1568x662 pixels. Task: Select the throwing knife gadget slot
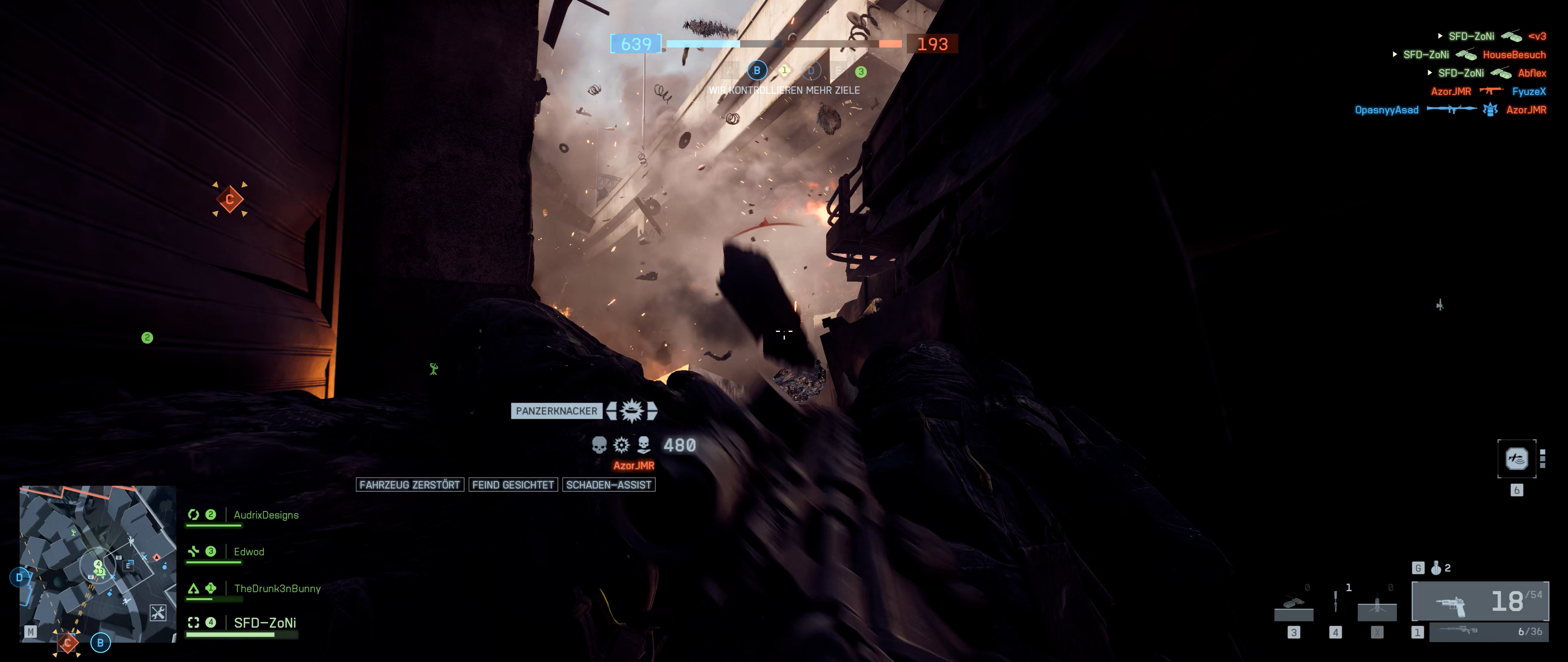(x=1336, y=602)
